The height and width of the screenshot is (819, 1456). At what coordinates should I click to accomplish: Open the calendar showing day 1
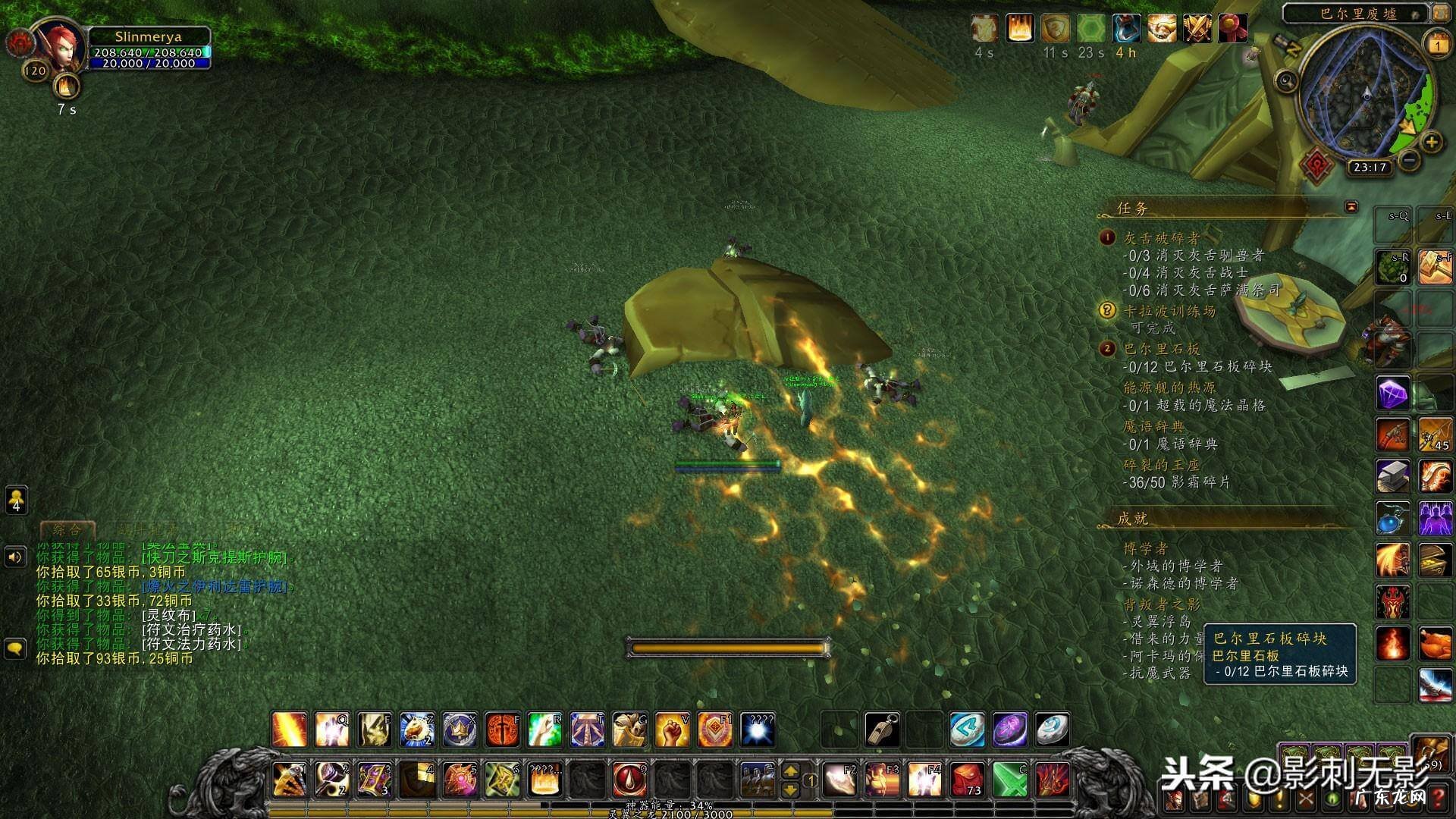pyautogui.click(x=1437, y=45)
